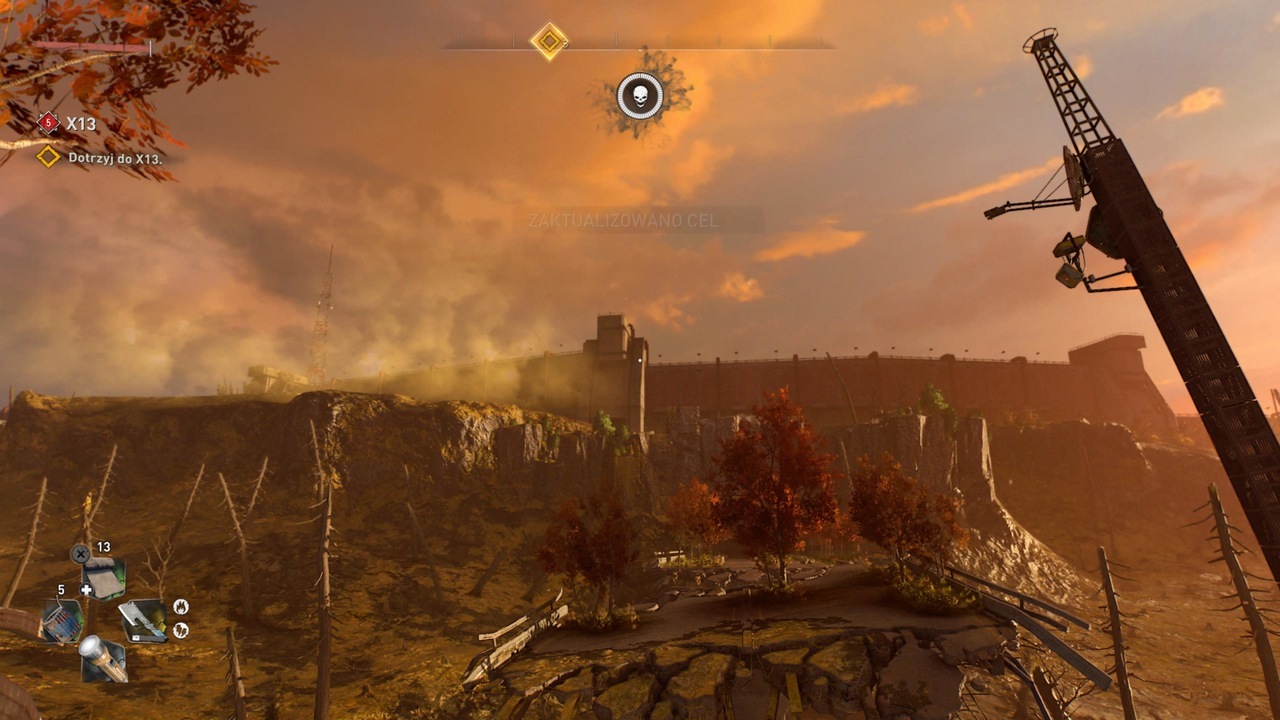Screen dimensions: 1280x720
Task: Click the flame weapon mod icon
Action: tap(181, 606)
